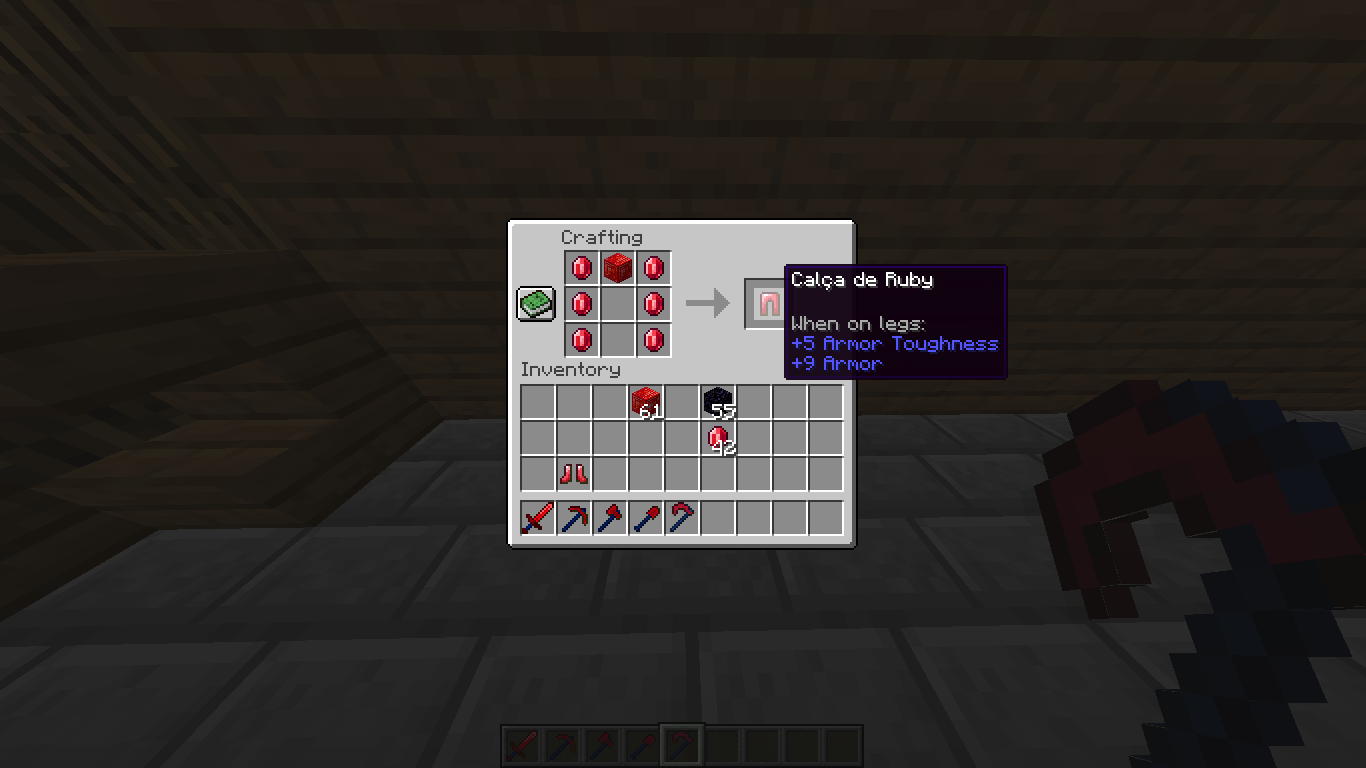Pick up the ruby pickaxe

click(x=572, y=516)
